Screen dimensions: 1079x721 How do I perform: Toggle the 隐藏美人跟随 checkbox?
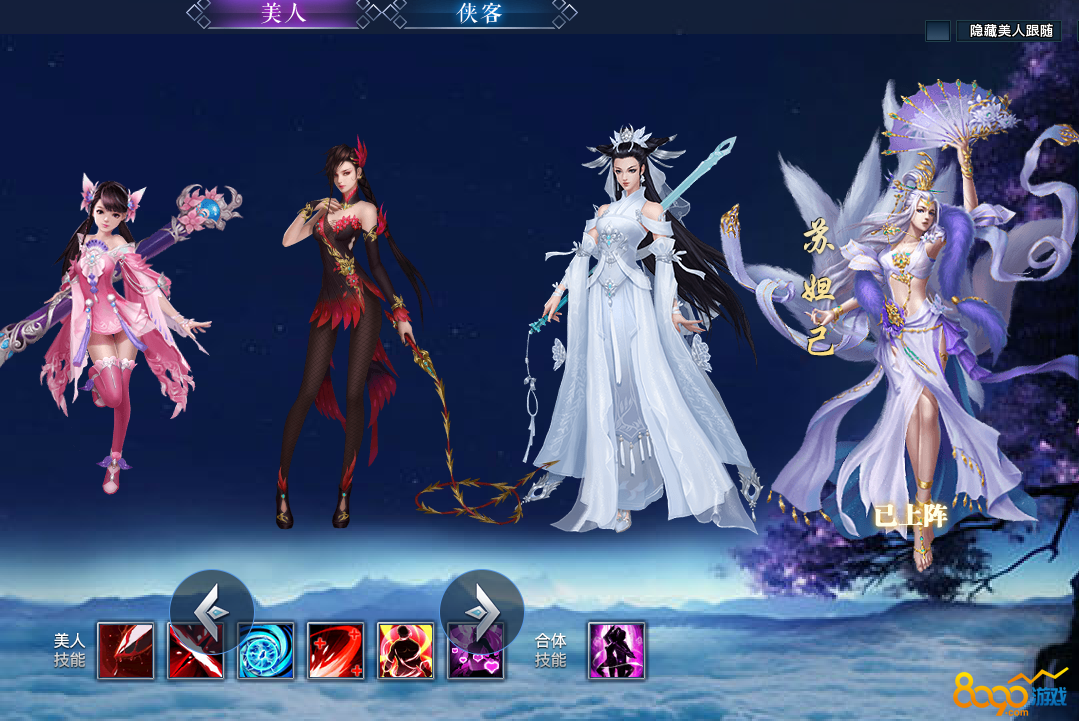938,31
